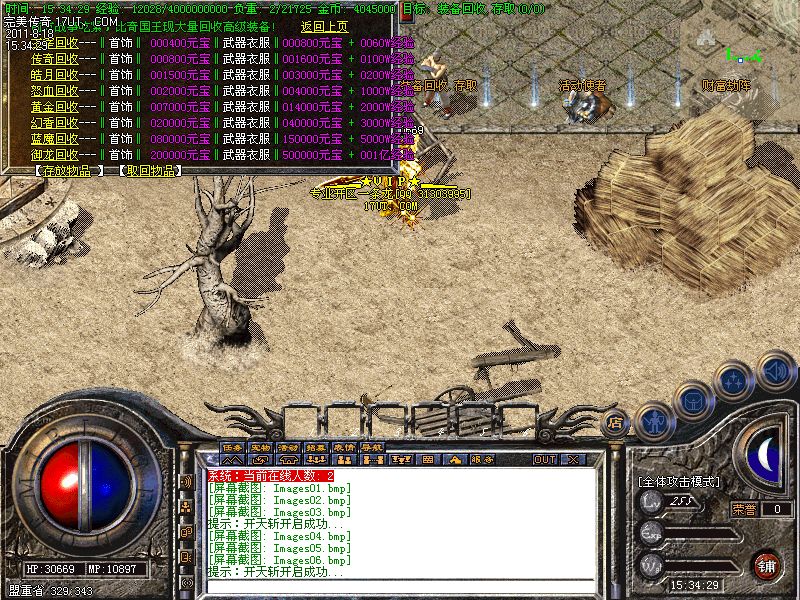Show the 表情 (emotes) tab
Image resolution: width=800 pixels, height=600 pixels.
[345, 446]
